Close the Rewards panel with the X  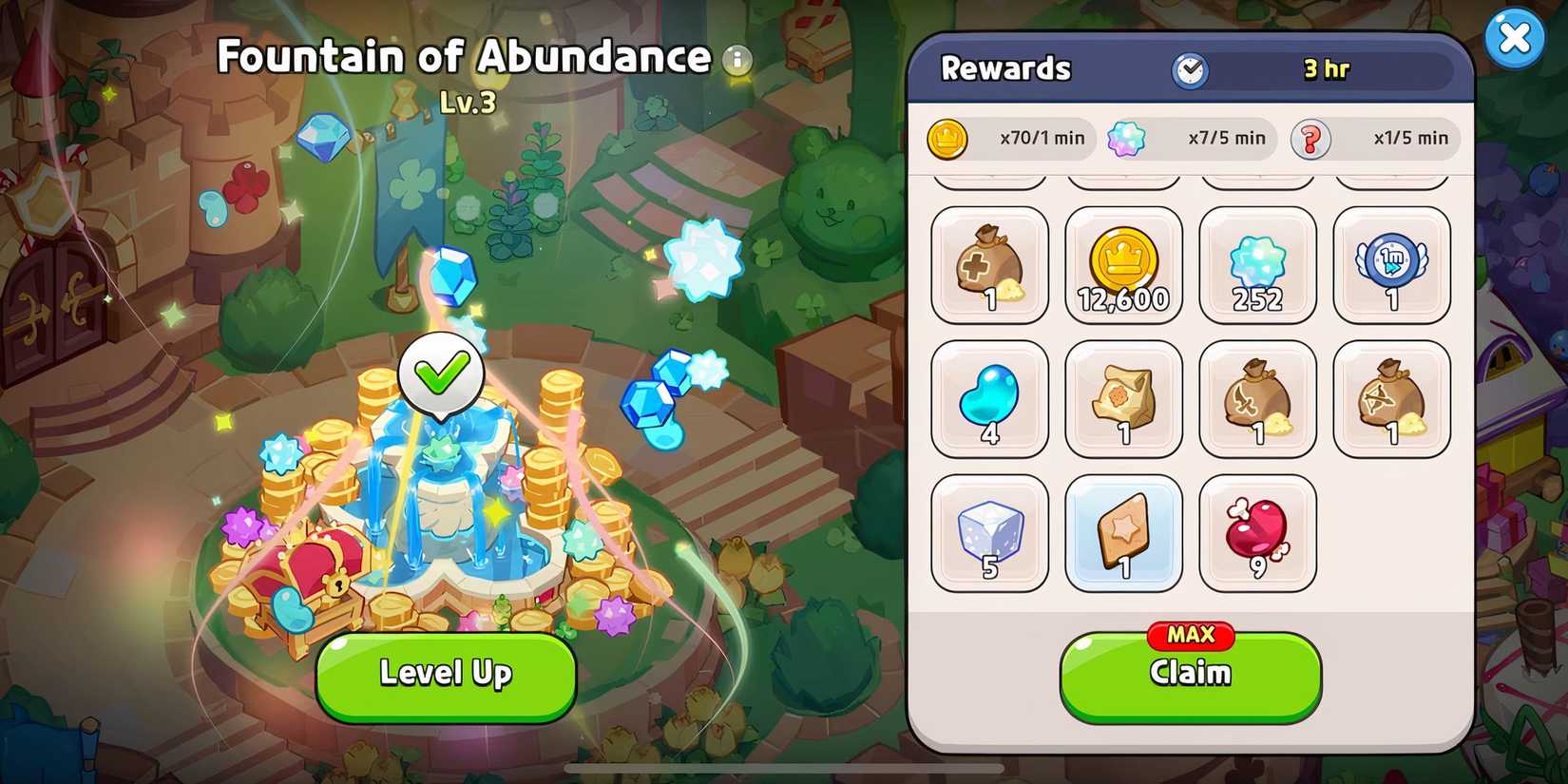[1516, 36]
